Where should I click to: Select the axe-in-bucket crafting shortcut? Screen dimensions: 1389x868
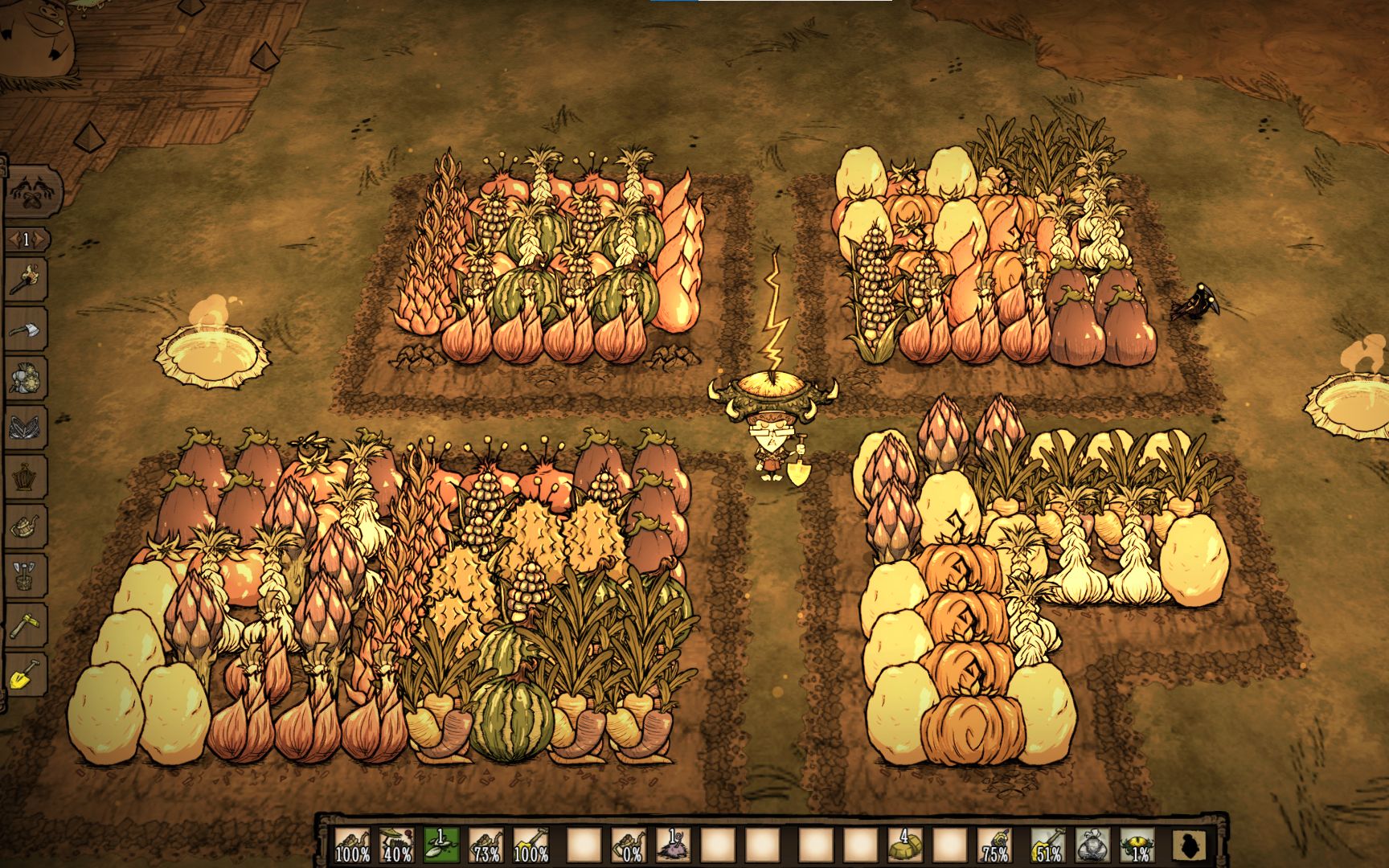(27, 575)
